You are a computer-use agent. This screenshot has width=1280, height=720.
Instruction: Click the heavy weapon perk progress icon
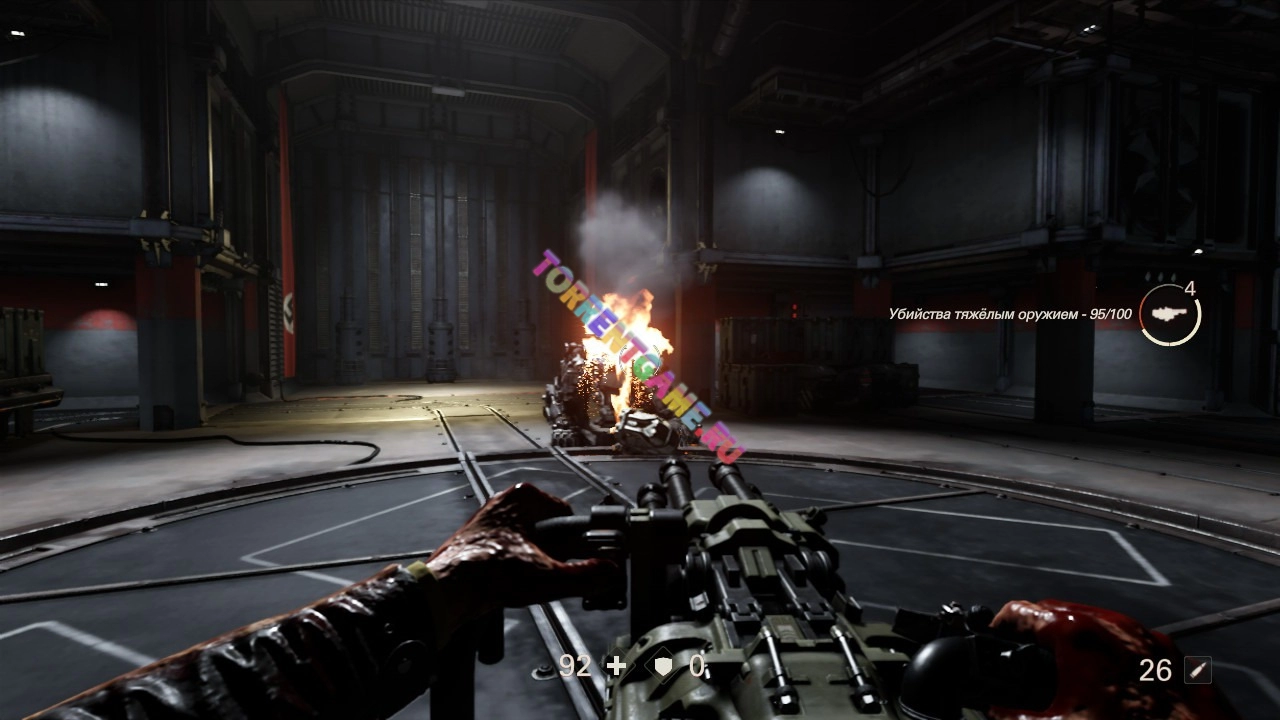tap(1169, 314)
